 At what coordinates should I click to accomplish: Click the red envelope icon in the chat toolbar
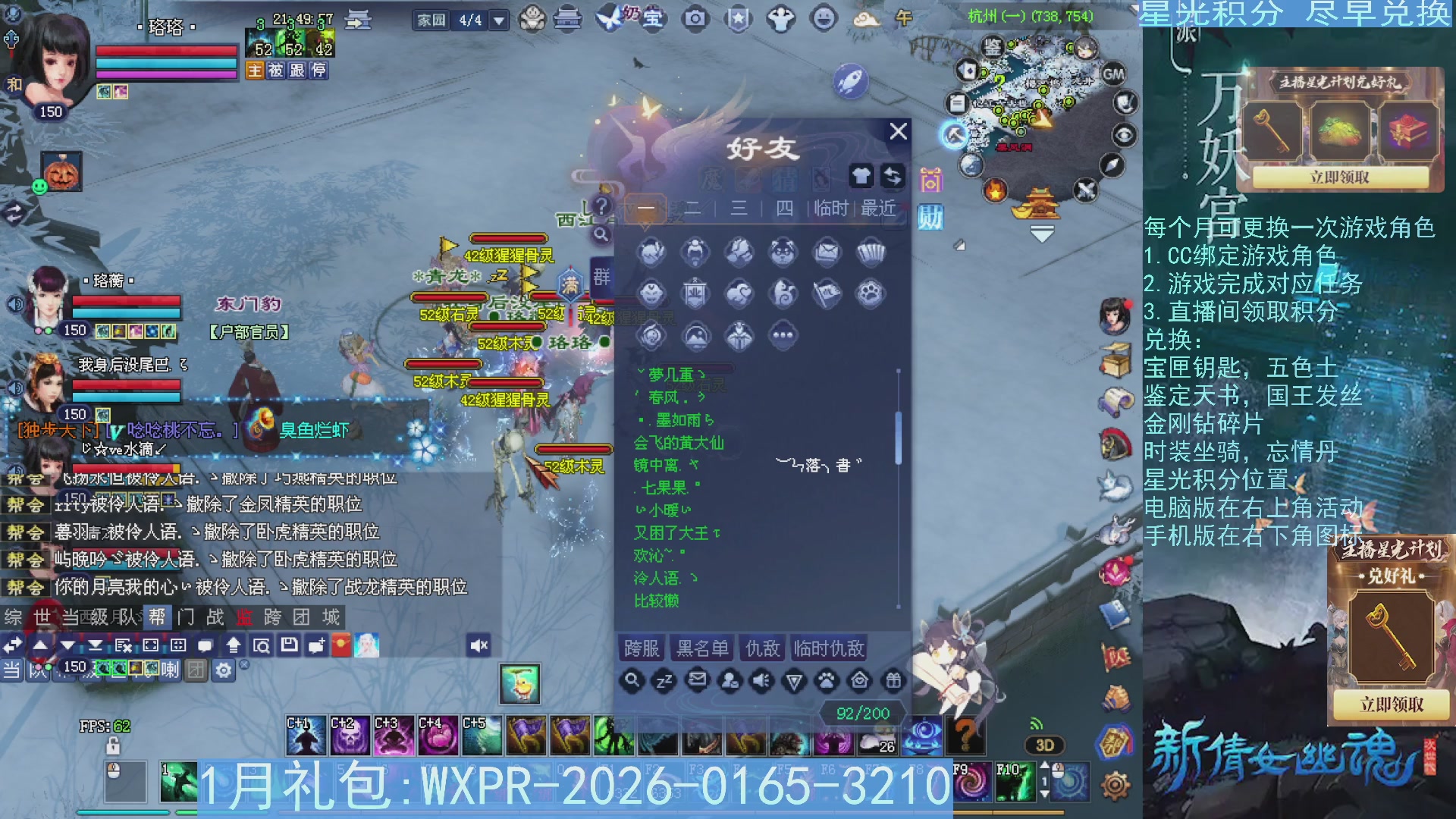(x=343, y=645)
